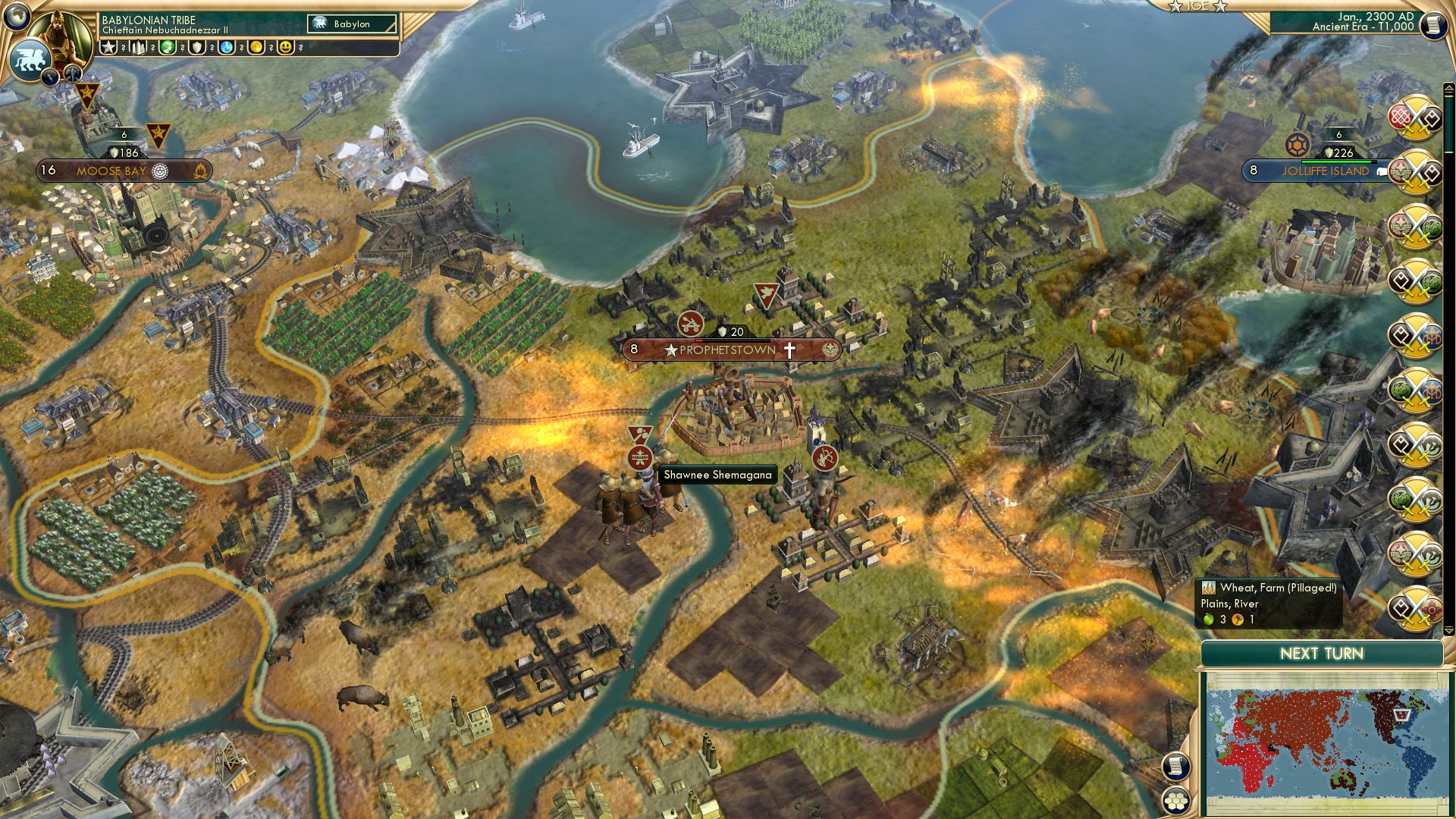
Task: Click the yellow smiley happiness icon
Action: pyautogui.click(x=286, y=47)
